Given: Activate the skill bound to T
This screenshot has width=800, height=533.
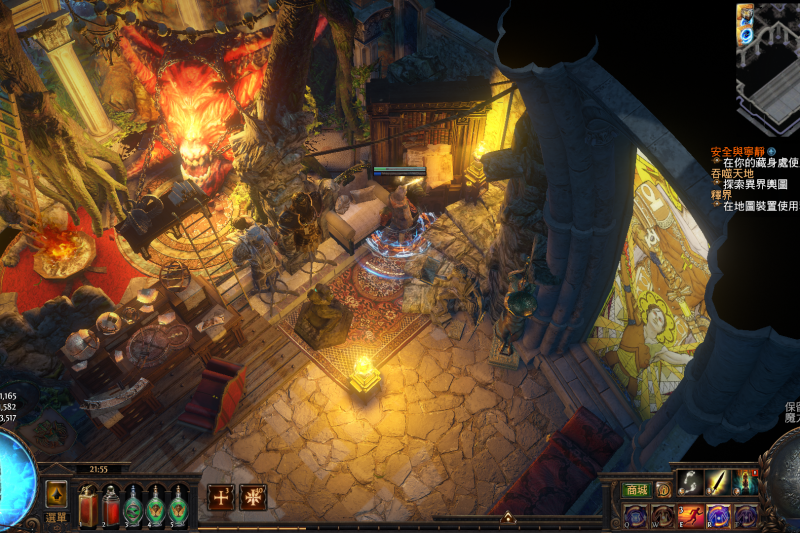Looking at the screenshot, I should tap(746, 515).
